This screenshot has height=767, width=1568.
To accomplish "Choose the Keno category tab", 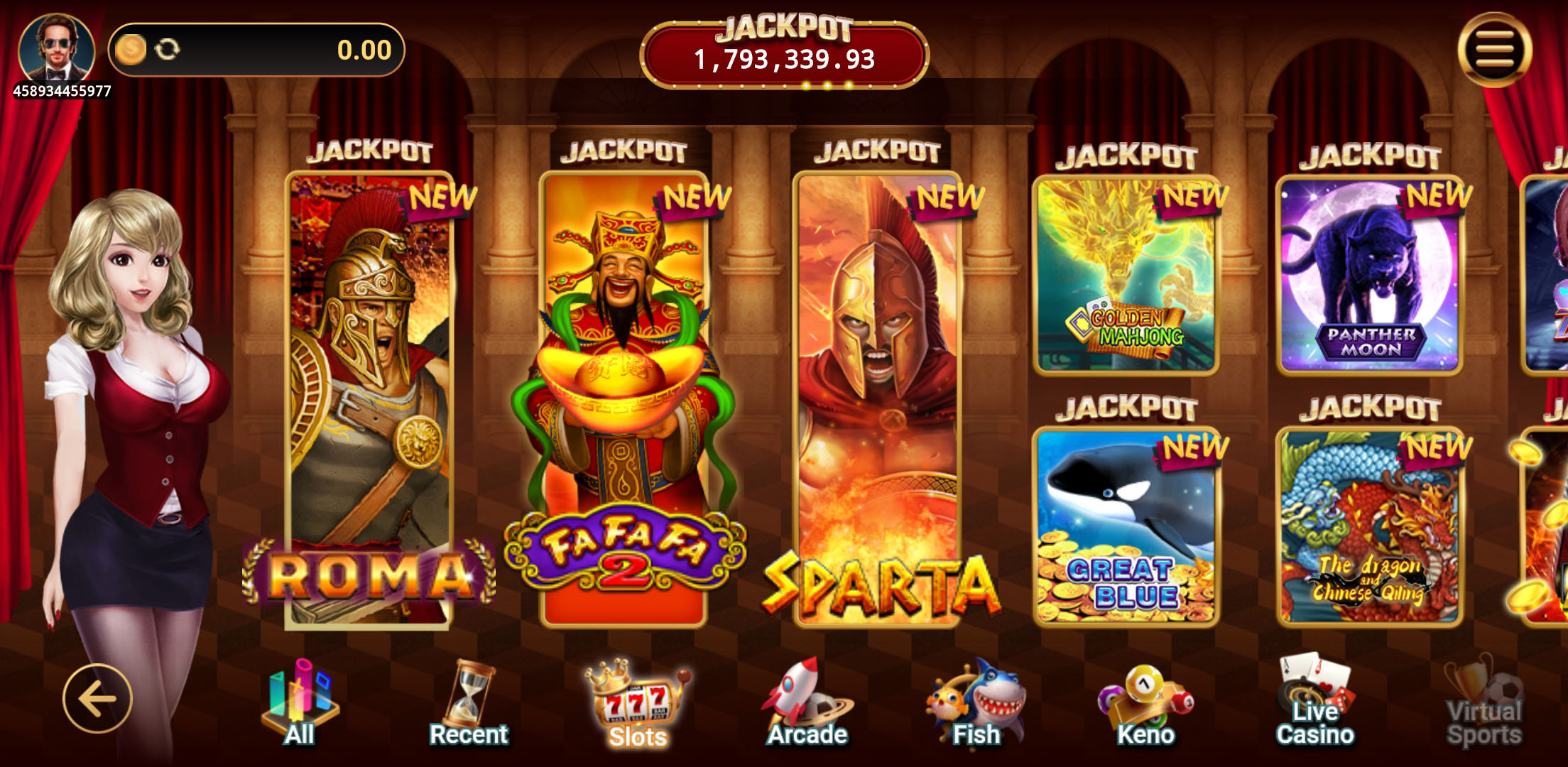I will tap(1145, 705).
